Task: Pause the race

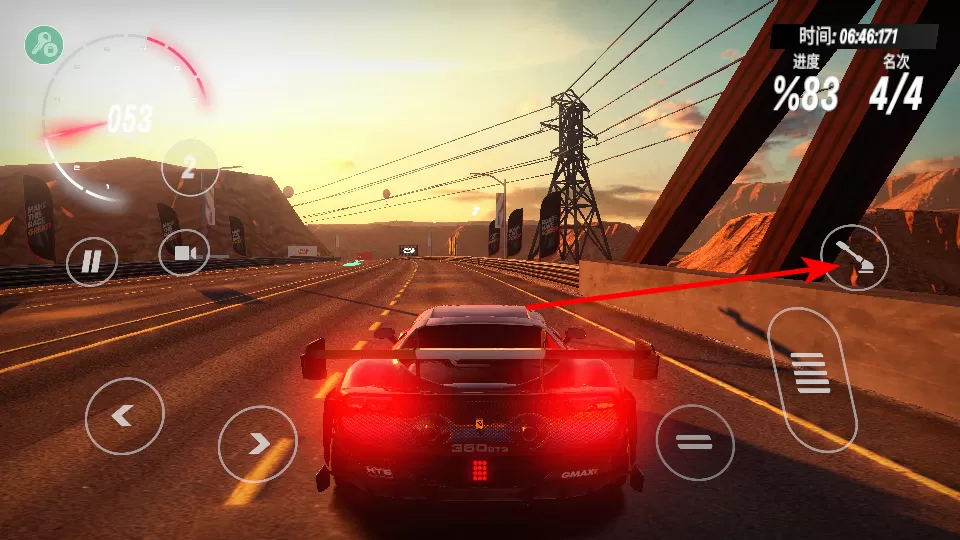Action: 92,263
